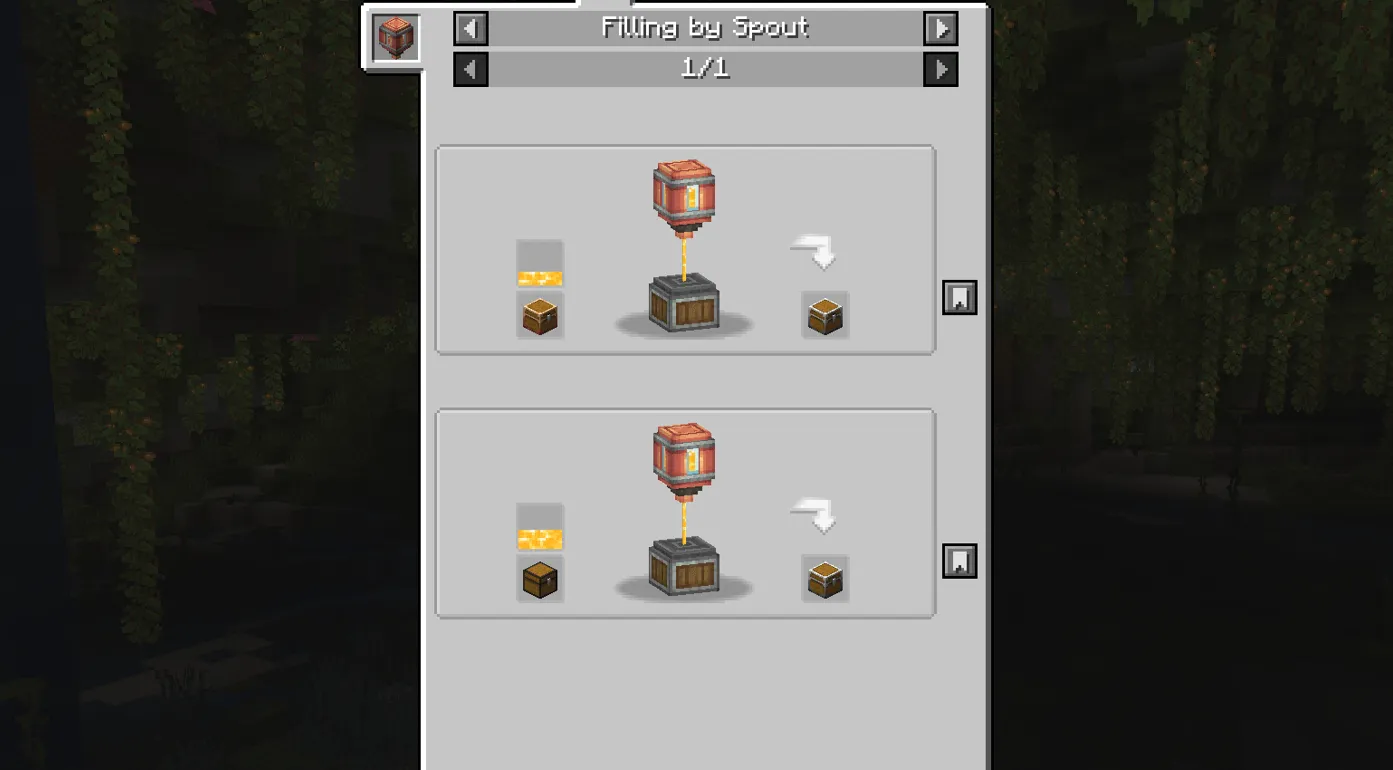1393x770 pixels.
Task: Click the left page navigation arrow
Action: coord(470,69)
